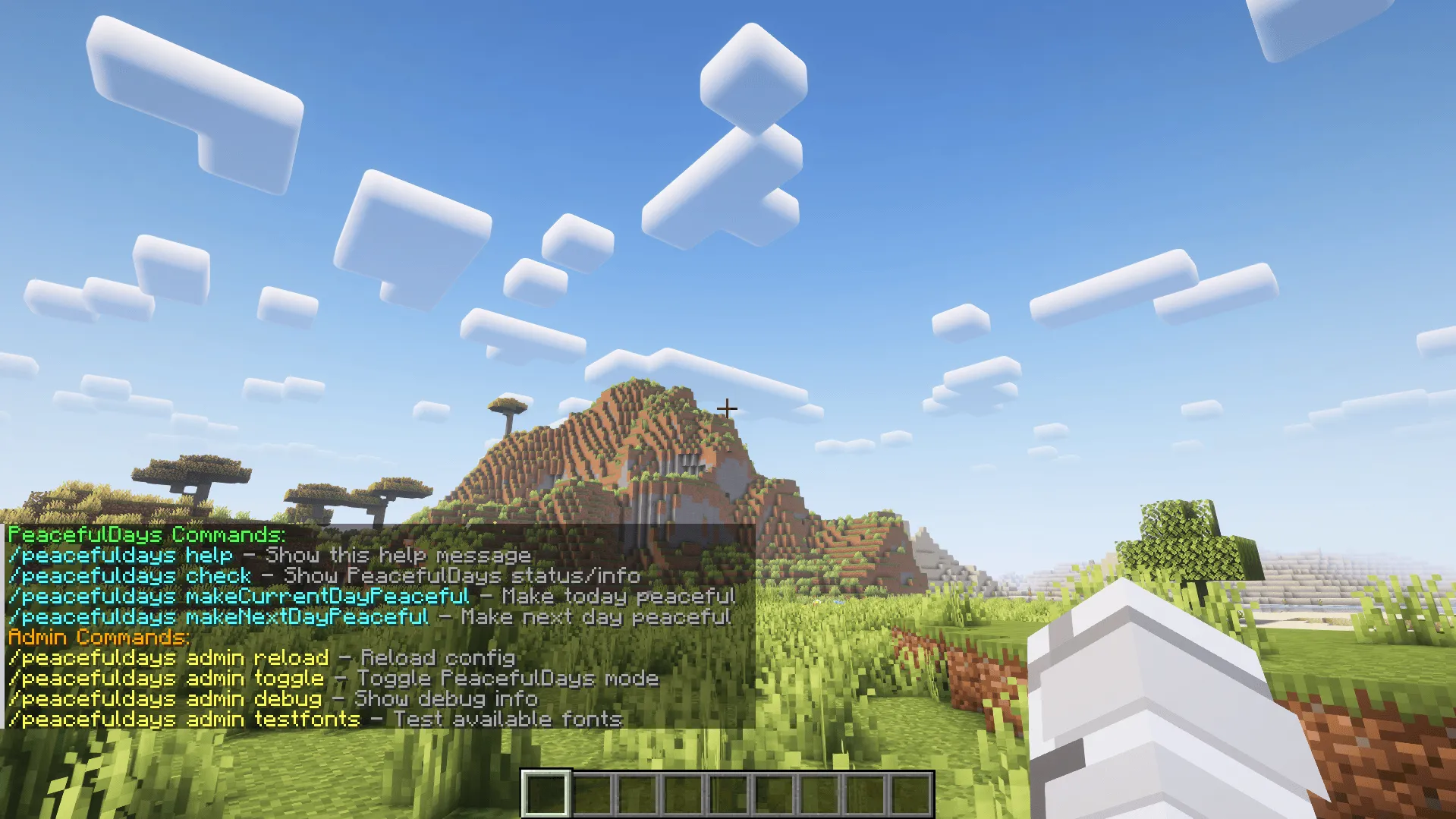Click admin reload to reload config
This screenshot has width=1456, height=819.
click(x=167, y=657)
